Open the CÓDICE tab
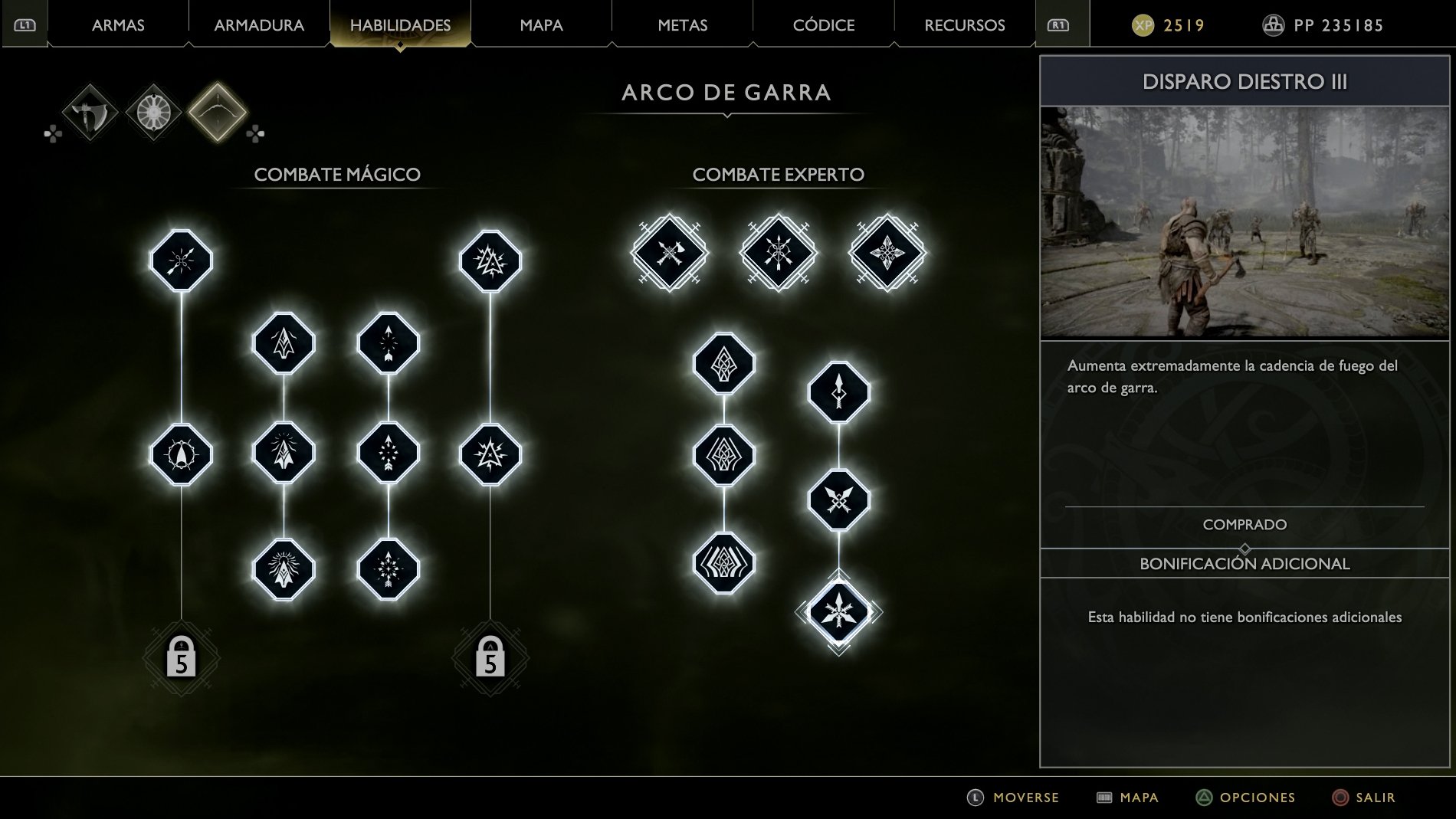Screen dimensions: 1456x819 (x=824, y=25)
